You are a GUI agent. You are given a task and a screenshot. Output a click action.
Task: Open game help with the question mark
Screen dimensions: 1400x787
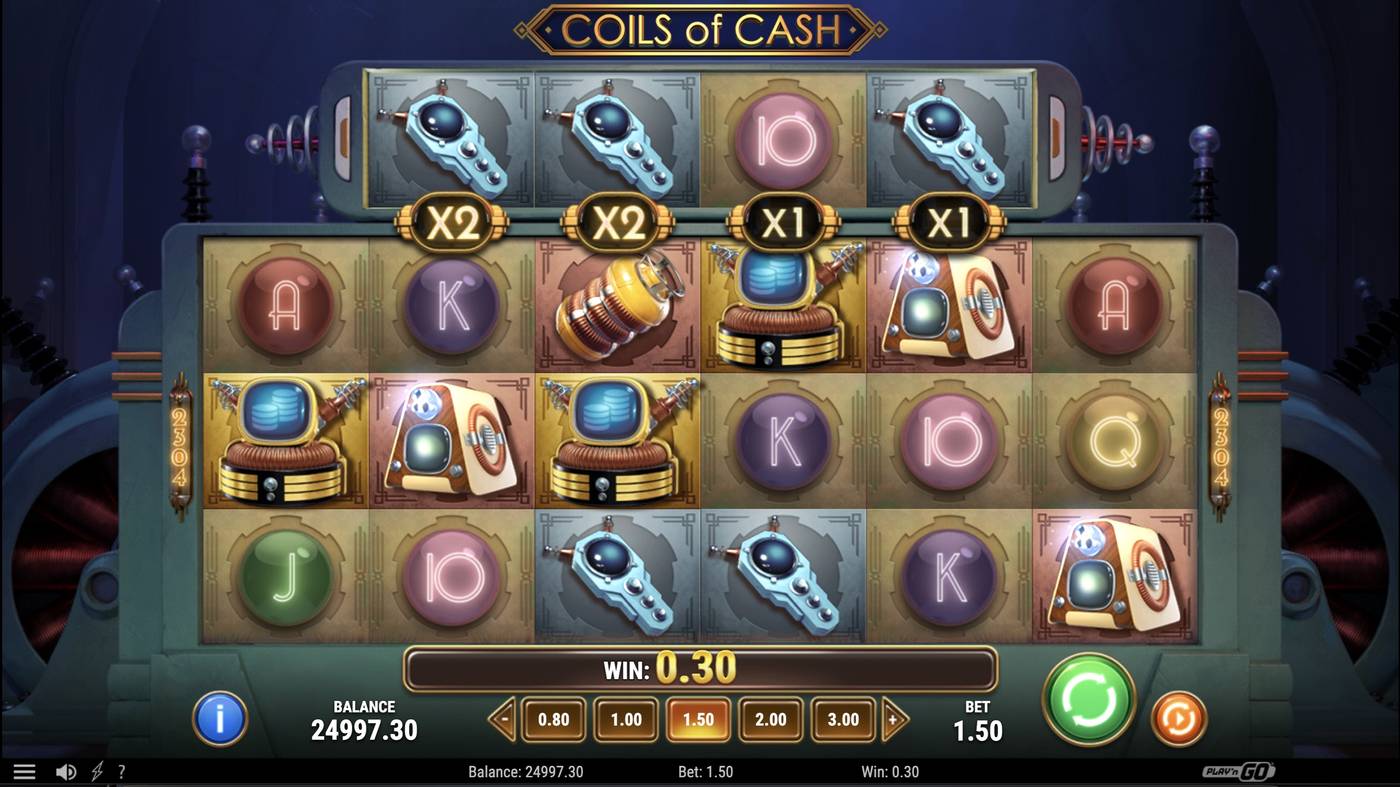(122, 771)
